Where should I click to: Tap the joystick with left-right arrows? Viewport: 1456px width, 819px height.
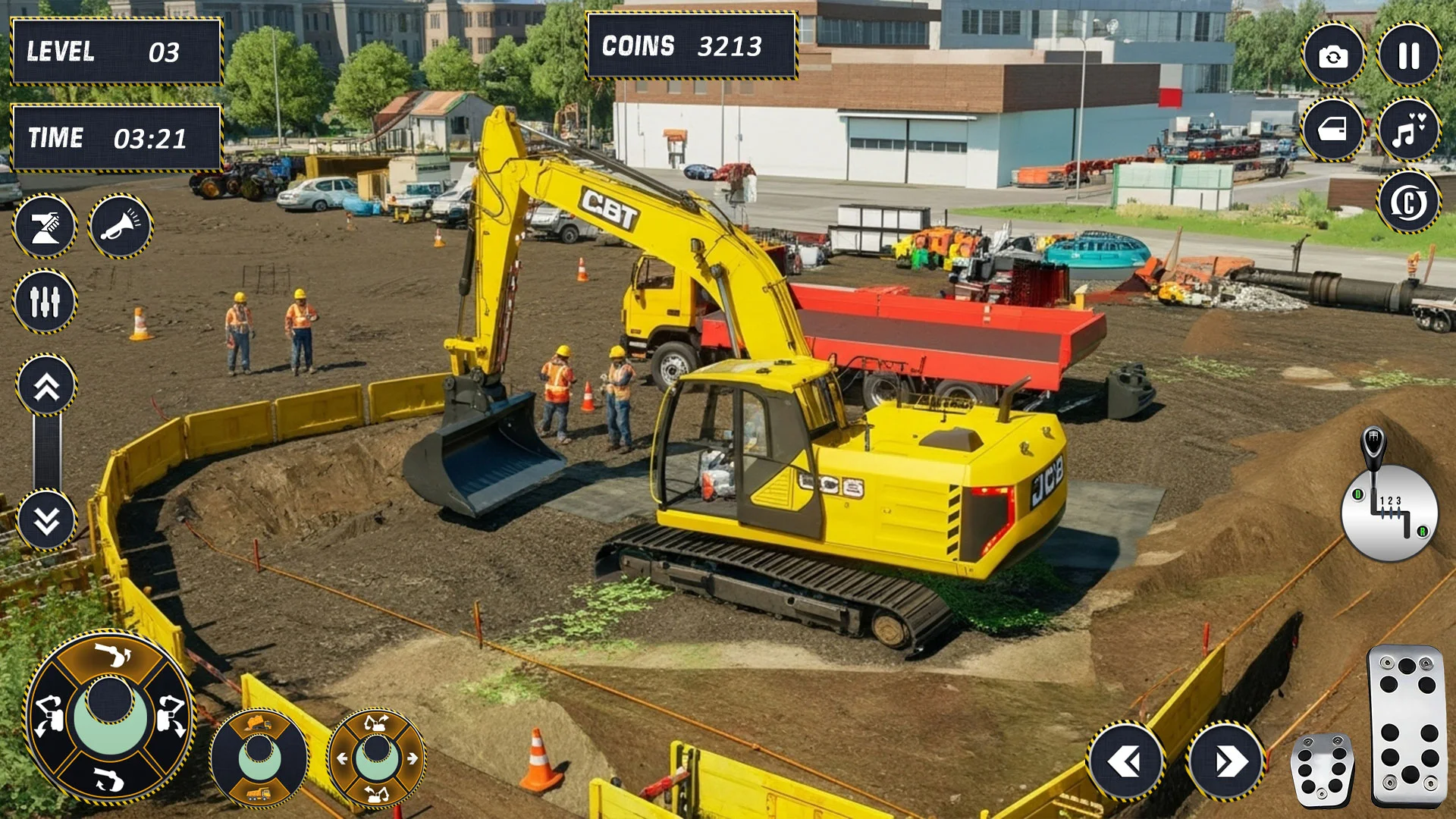pyautogui.click(x=377, y=758)
